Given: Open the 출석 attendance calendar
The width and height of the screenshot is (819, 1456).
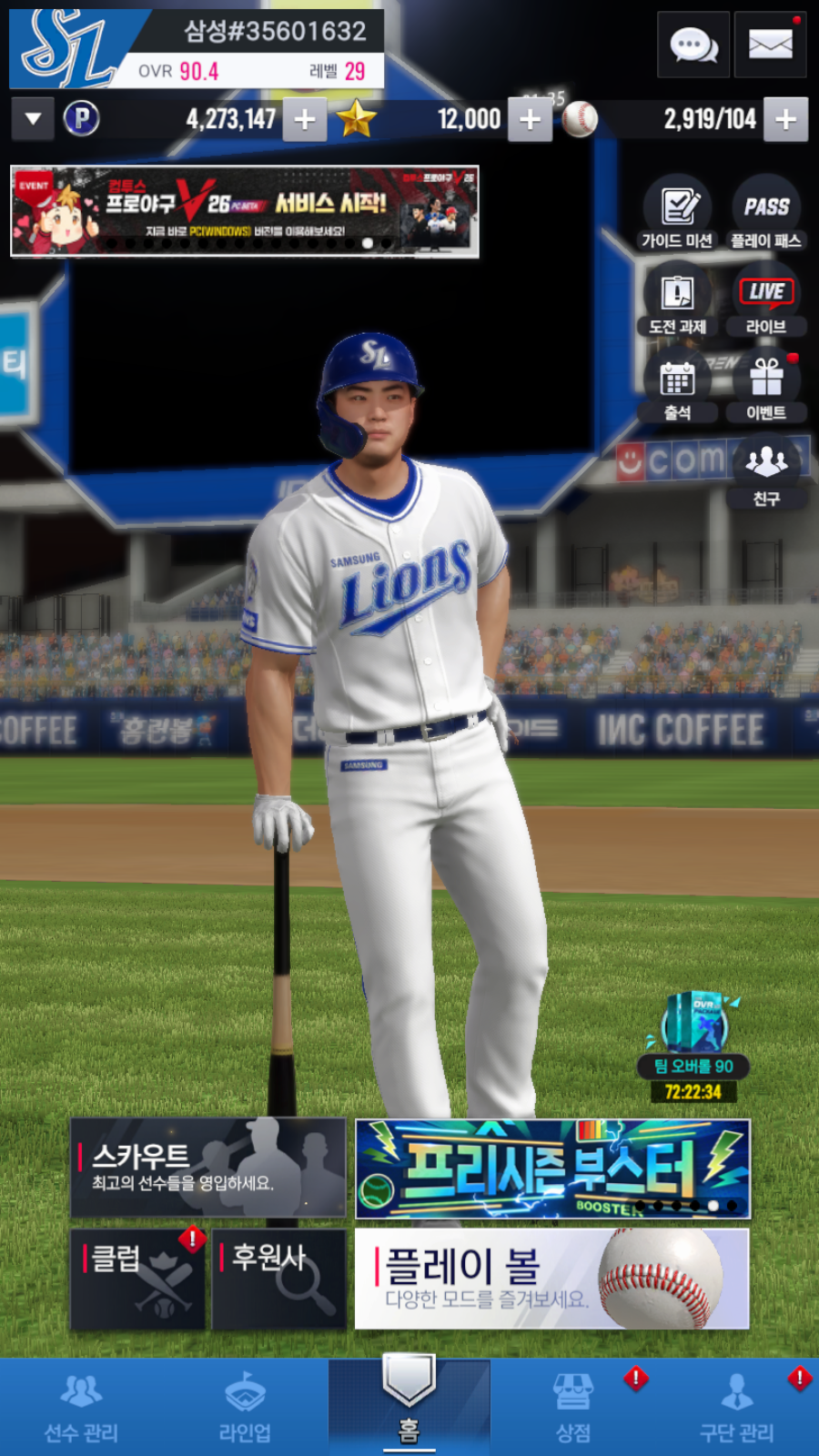Looking at the screenshot, I should click(677, 388).
